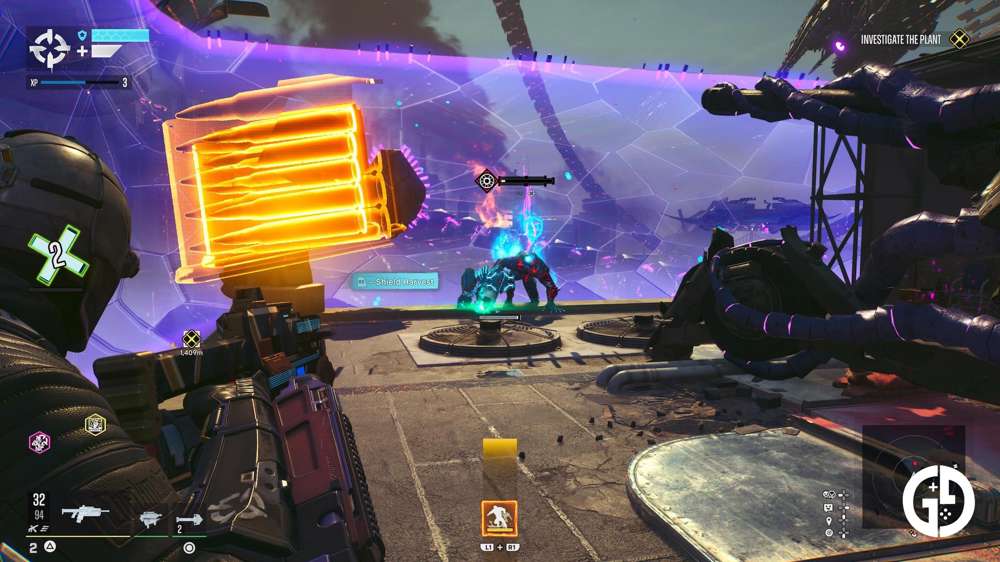The height and width of the screenshot is (562, 1000).
Task: Select the assault rifle weapon slot
Action: 85,514
